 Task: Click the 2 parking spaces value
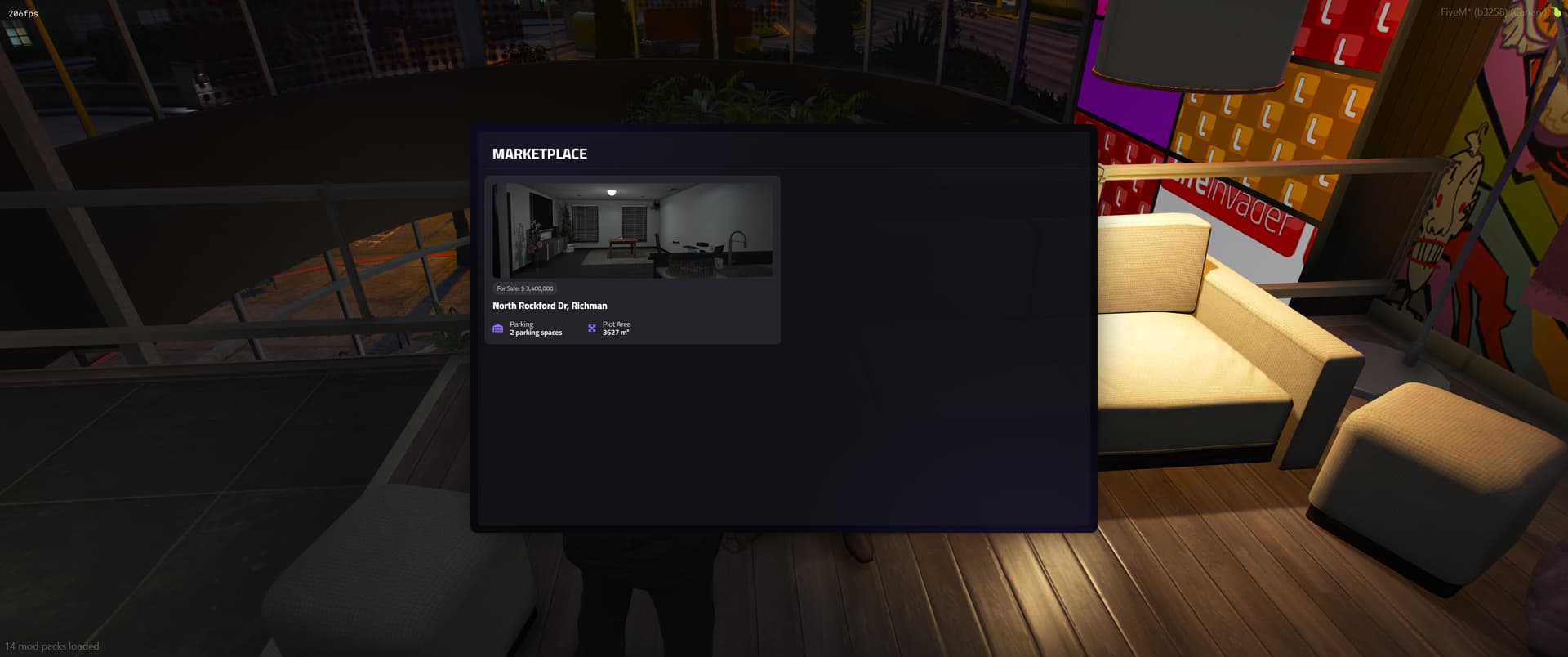[x=536, y=332]
